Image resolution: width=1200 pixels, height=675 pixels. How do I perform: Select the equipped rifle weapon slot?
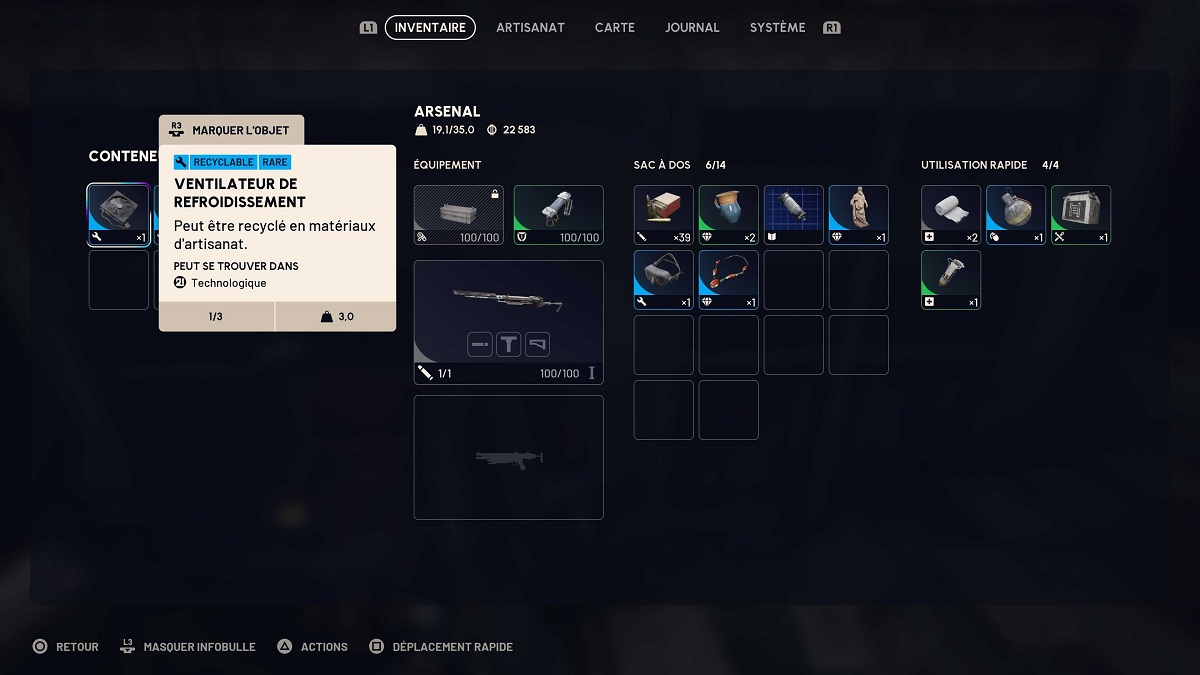(508, 322)
